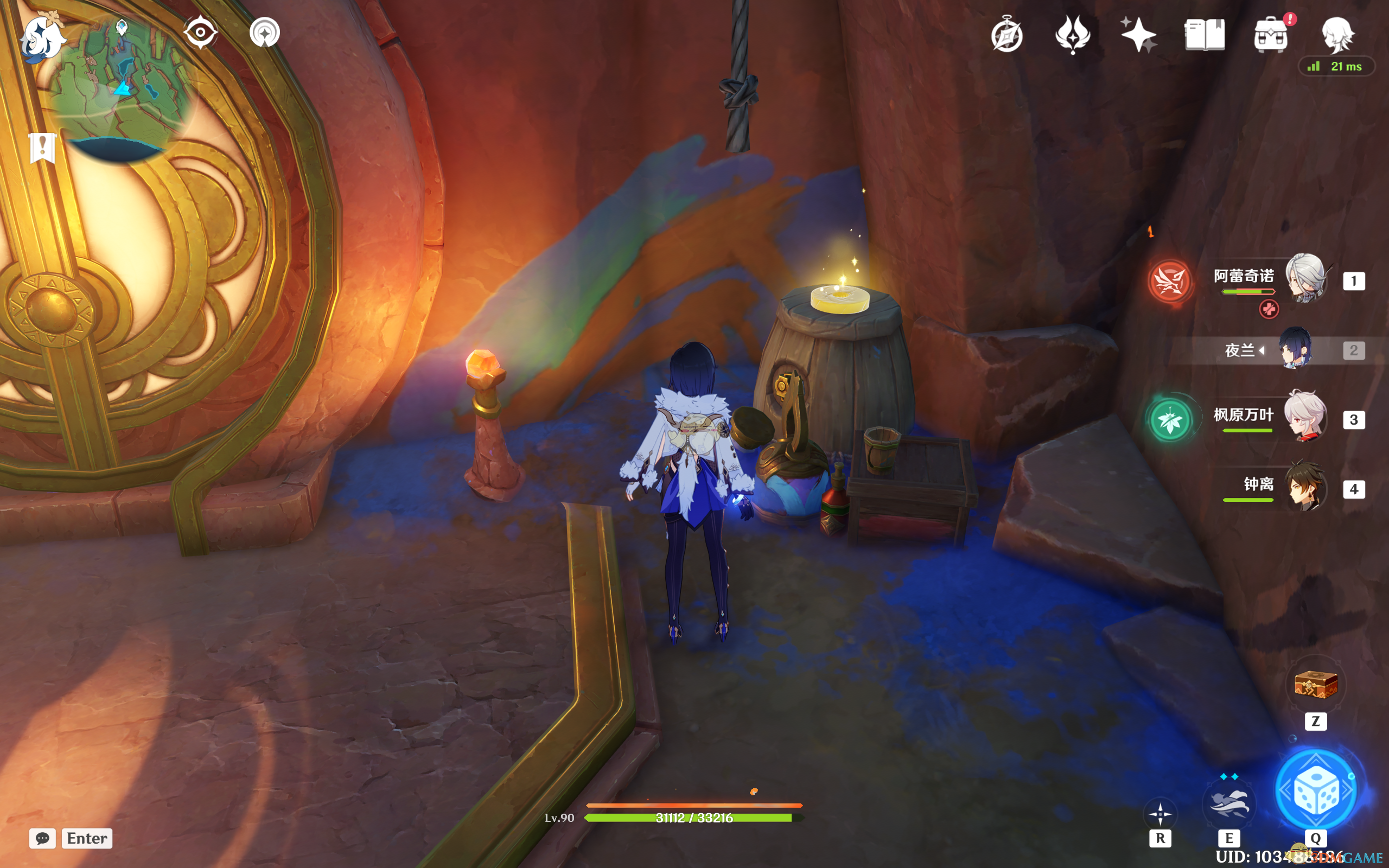Open the Adventurer compass icon
This screenshot has height=868, width=1389.
tap(1006, 35)
